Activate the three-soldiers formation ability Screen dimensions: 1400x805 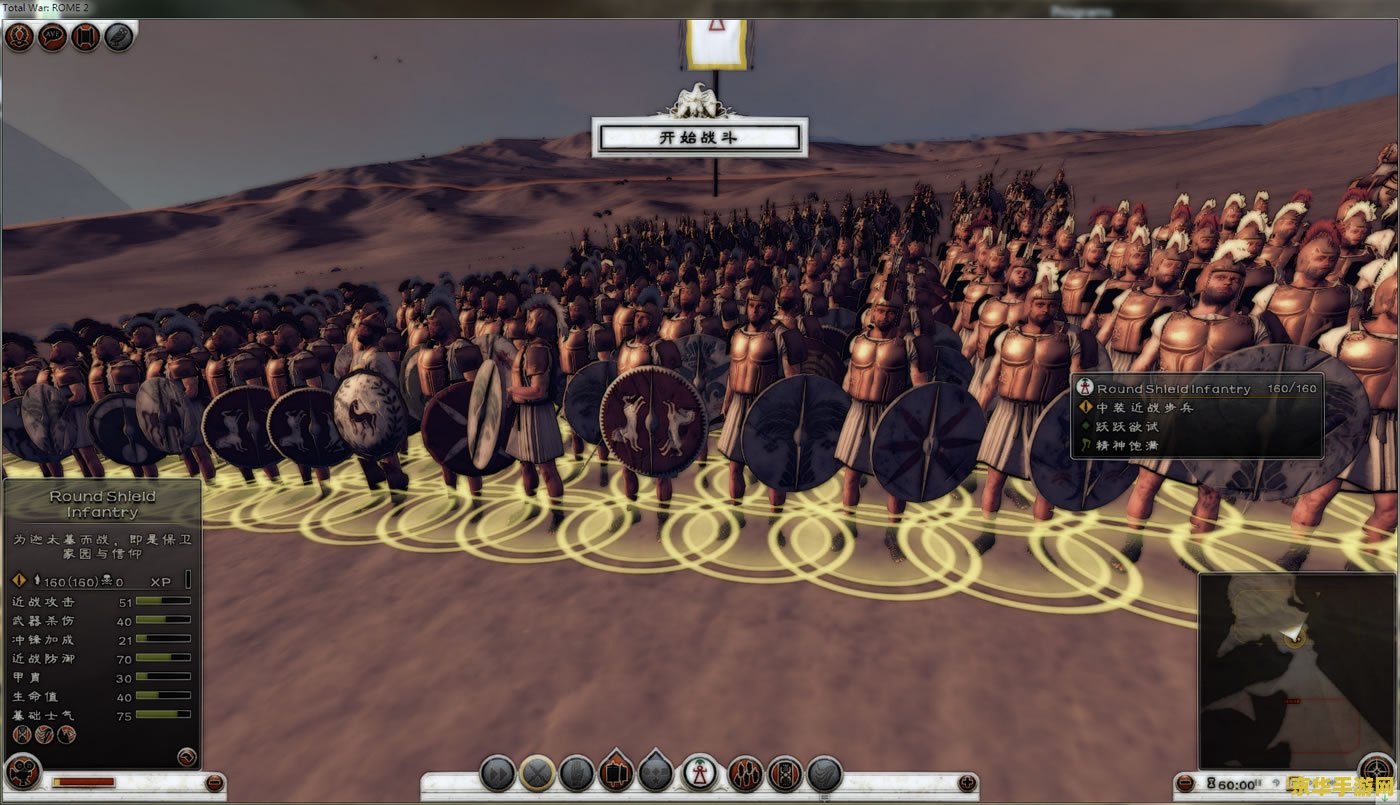pyautogui.click(x=745, y=773)
